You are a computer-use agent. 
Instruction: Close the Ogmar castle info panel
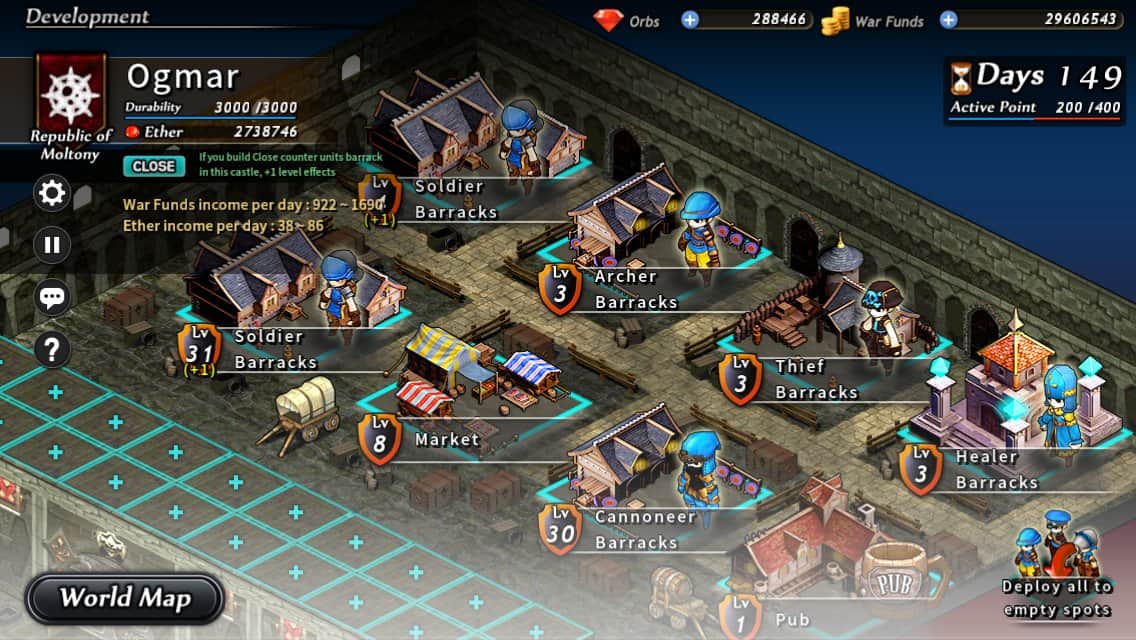click(x=153, y=166)
